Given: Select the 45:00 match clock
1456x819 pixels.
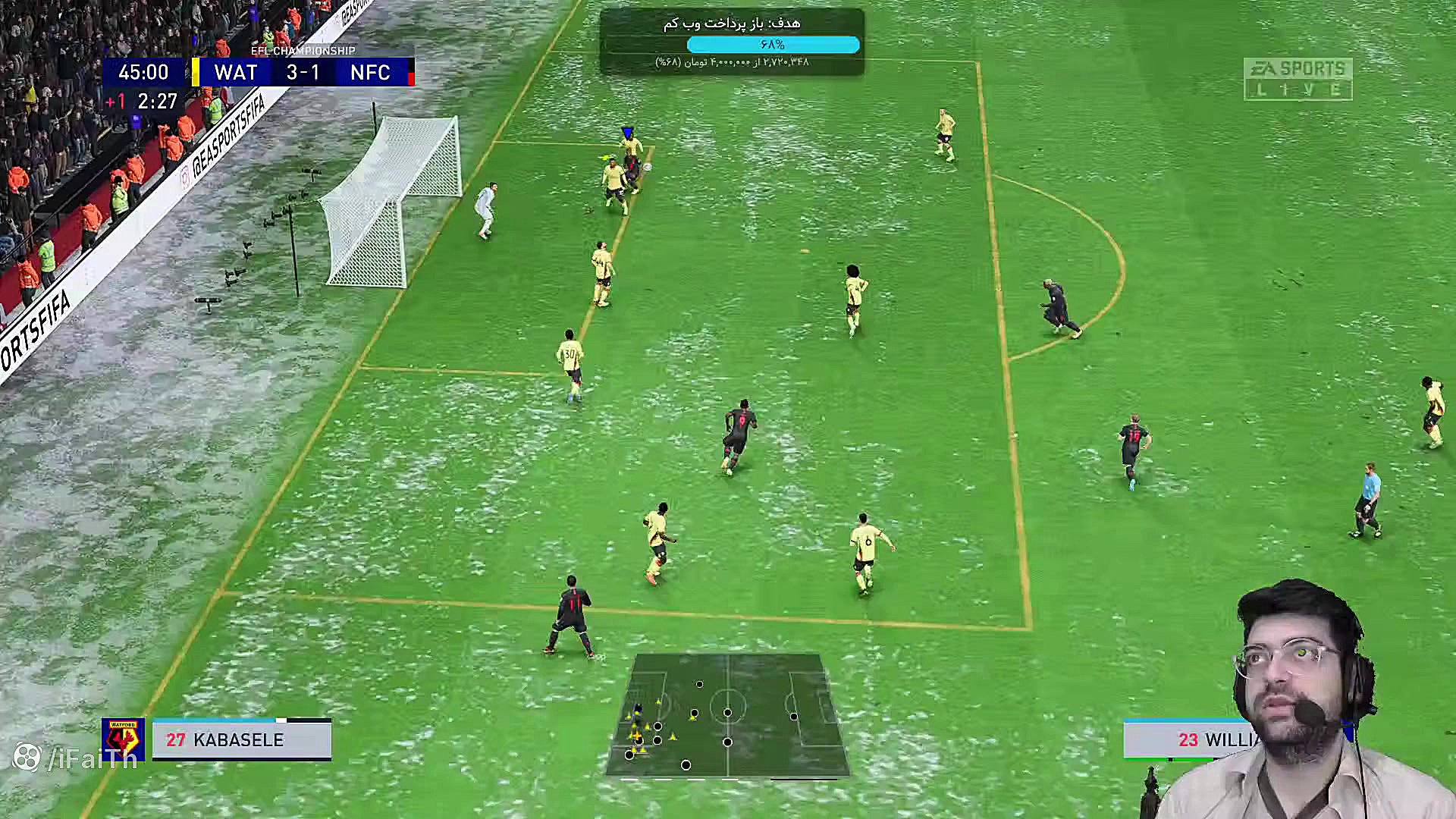Looking at the screenshot, I should click(143, 73).
